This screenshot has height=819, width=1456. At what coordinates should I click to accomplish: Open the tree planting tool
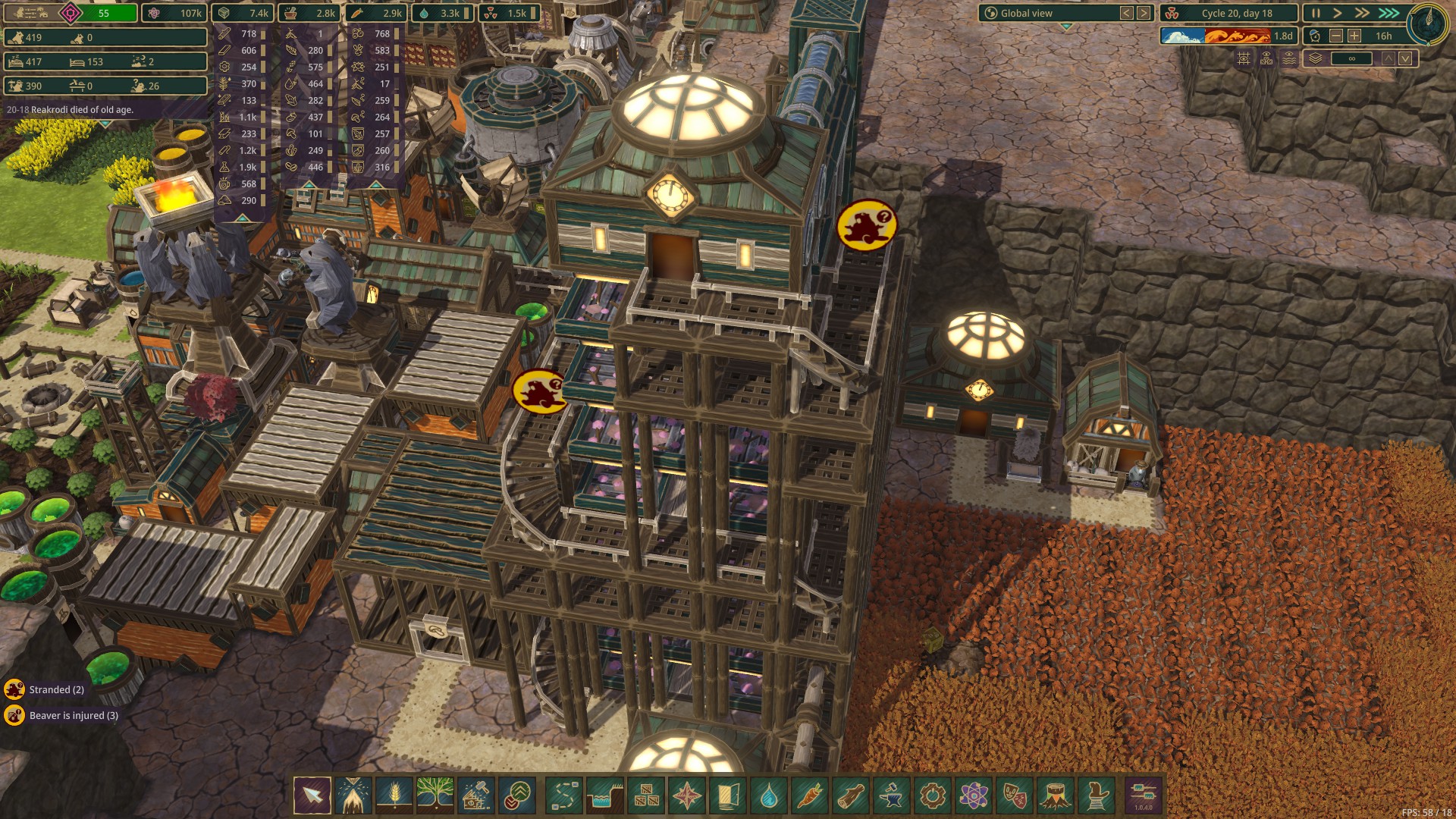435,795
